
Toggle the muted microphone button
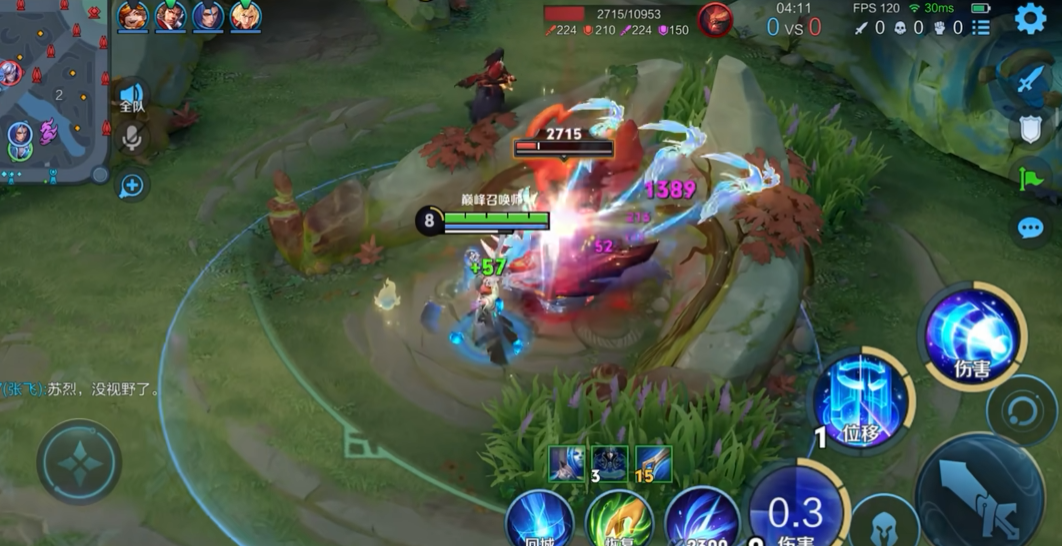coord(132,138)
